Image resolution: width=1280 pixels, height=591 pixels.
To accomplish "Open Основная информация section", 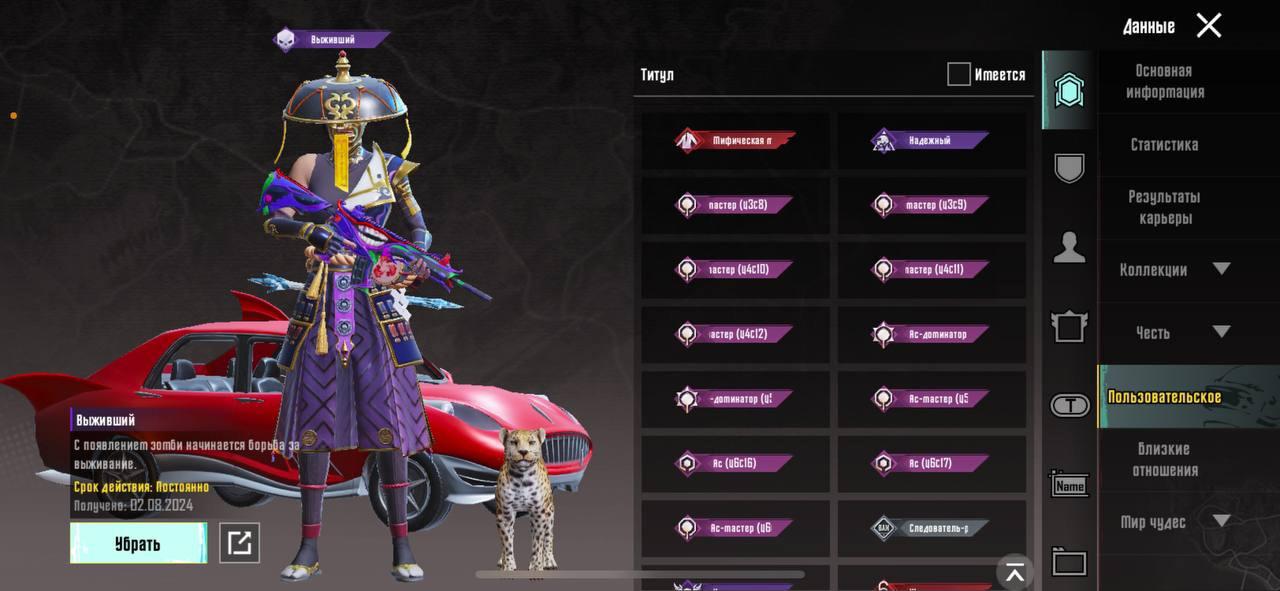I will [x=1164, y=81].
